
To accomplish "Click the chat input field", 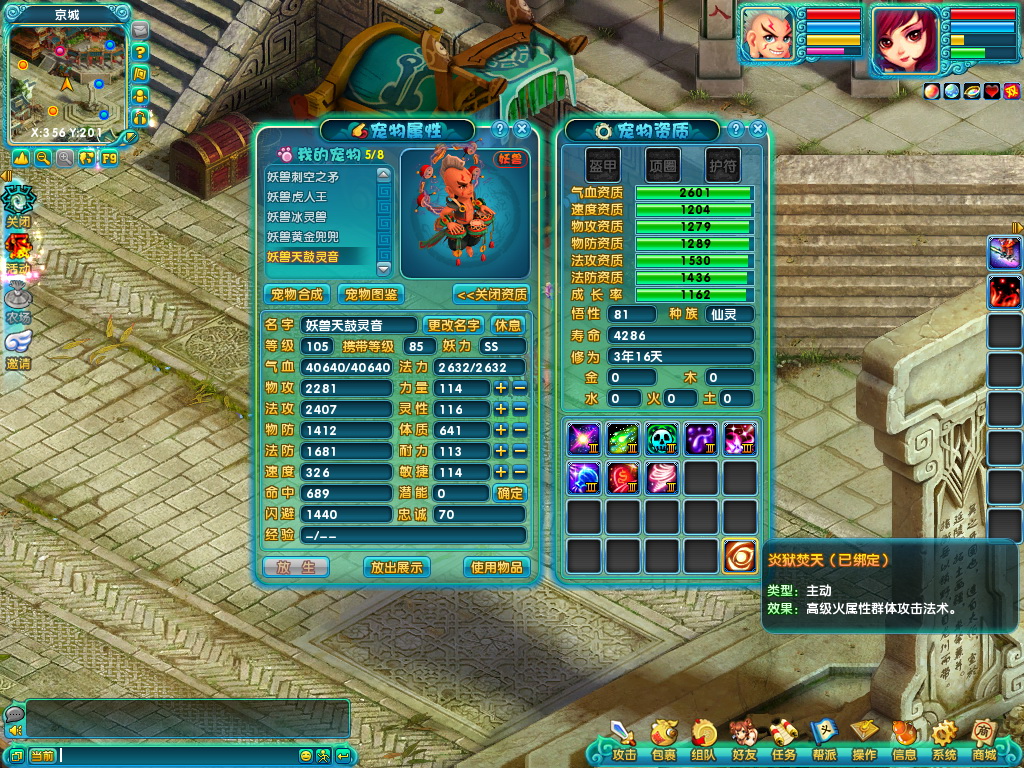I will coord(178,755).
